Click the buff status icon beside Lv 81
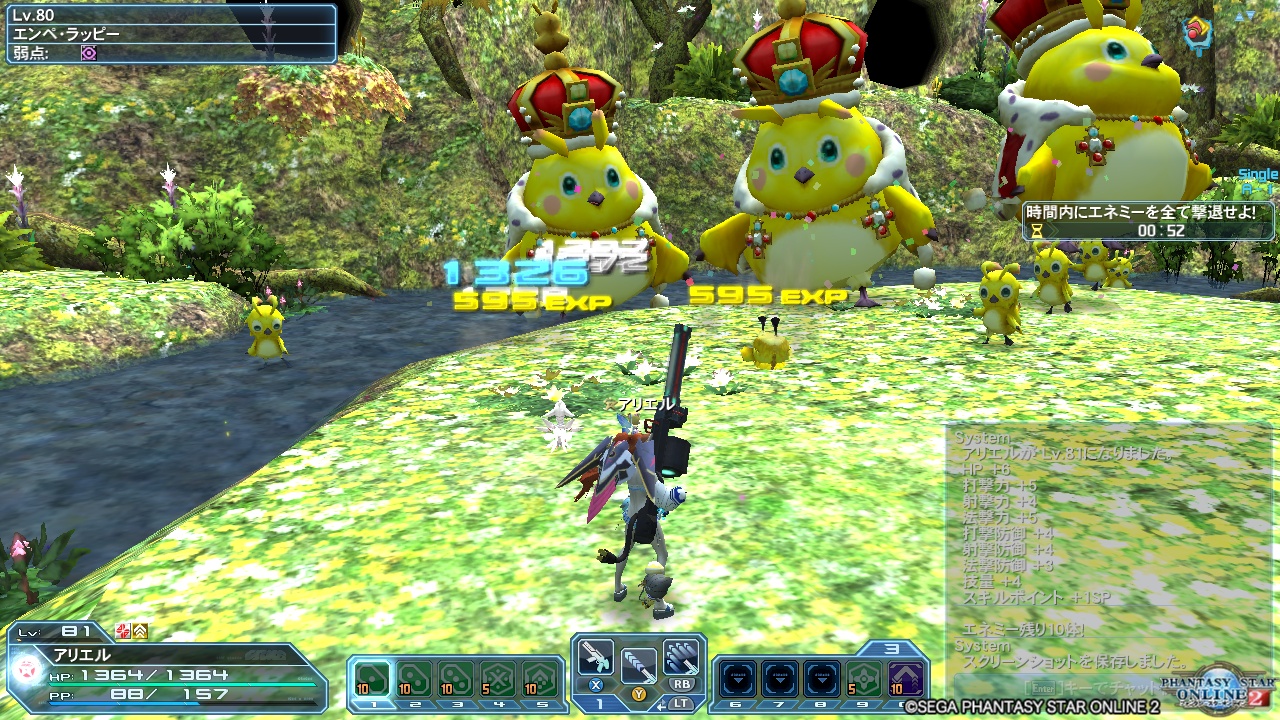Viewport: 1280px width, 720px height. [x=122, y=631]
